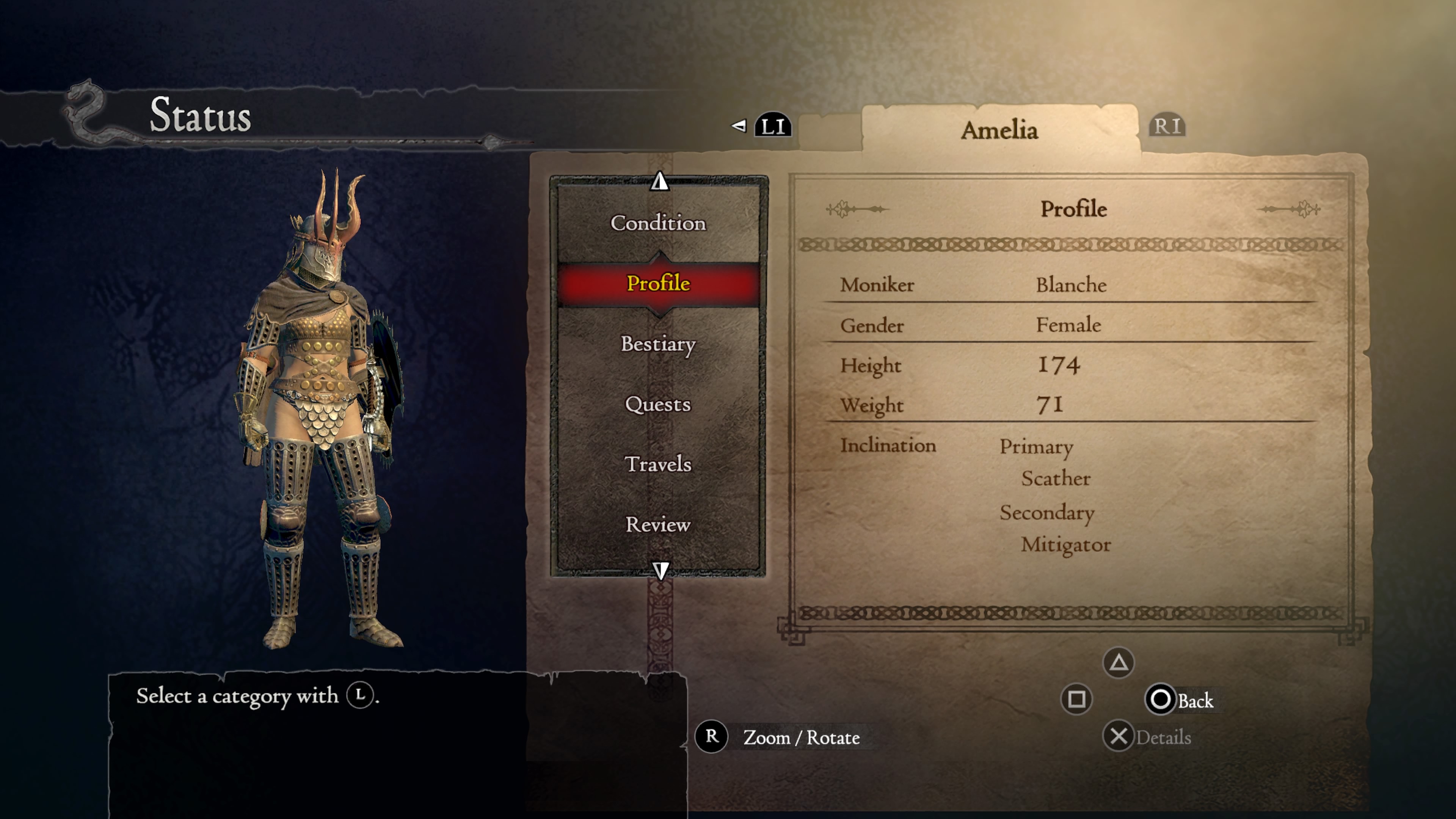Open the Bestiary category
Image resolution: width=1456 pixels, height=819 pixels.
(x=659, y=345)
